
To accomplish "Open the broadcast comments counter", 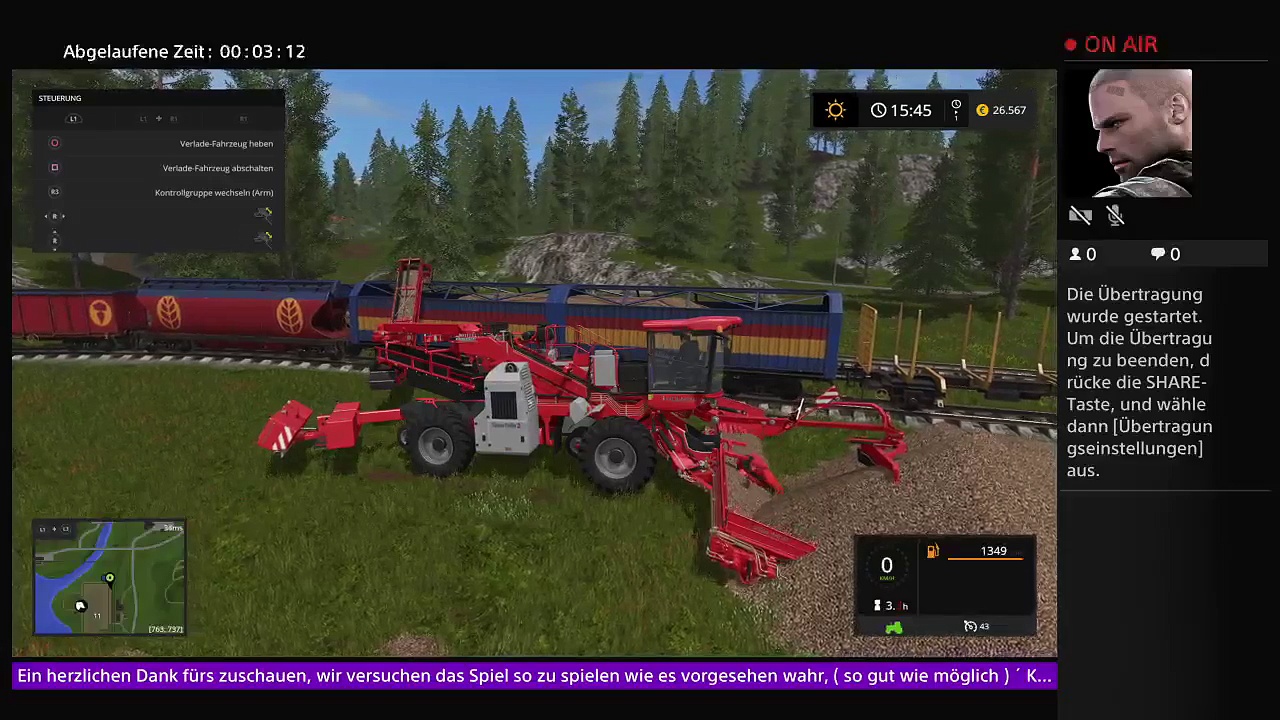I will pyautogui.click(x=1165, y=254).
